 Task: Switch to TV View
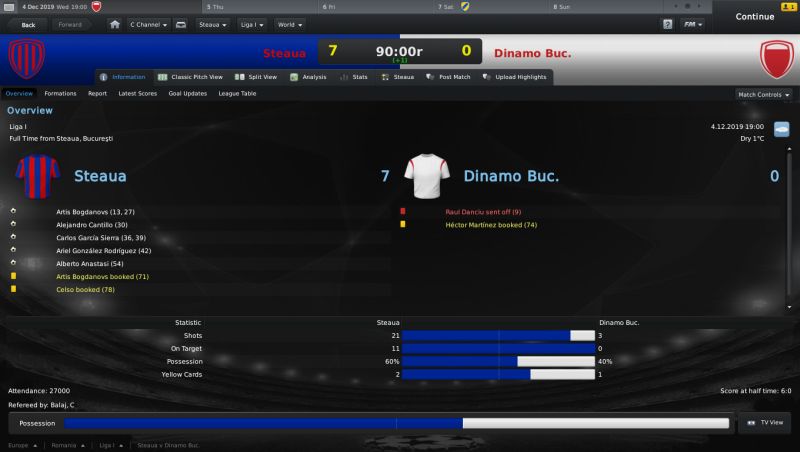(765, 424)
